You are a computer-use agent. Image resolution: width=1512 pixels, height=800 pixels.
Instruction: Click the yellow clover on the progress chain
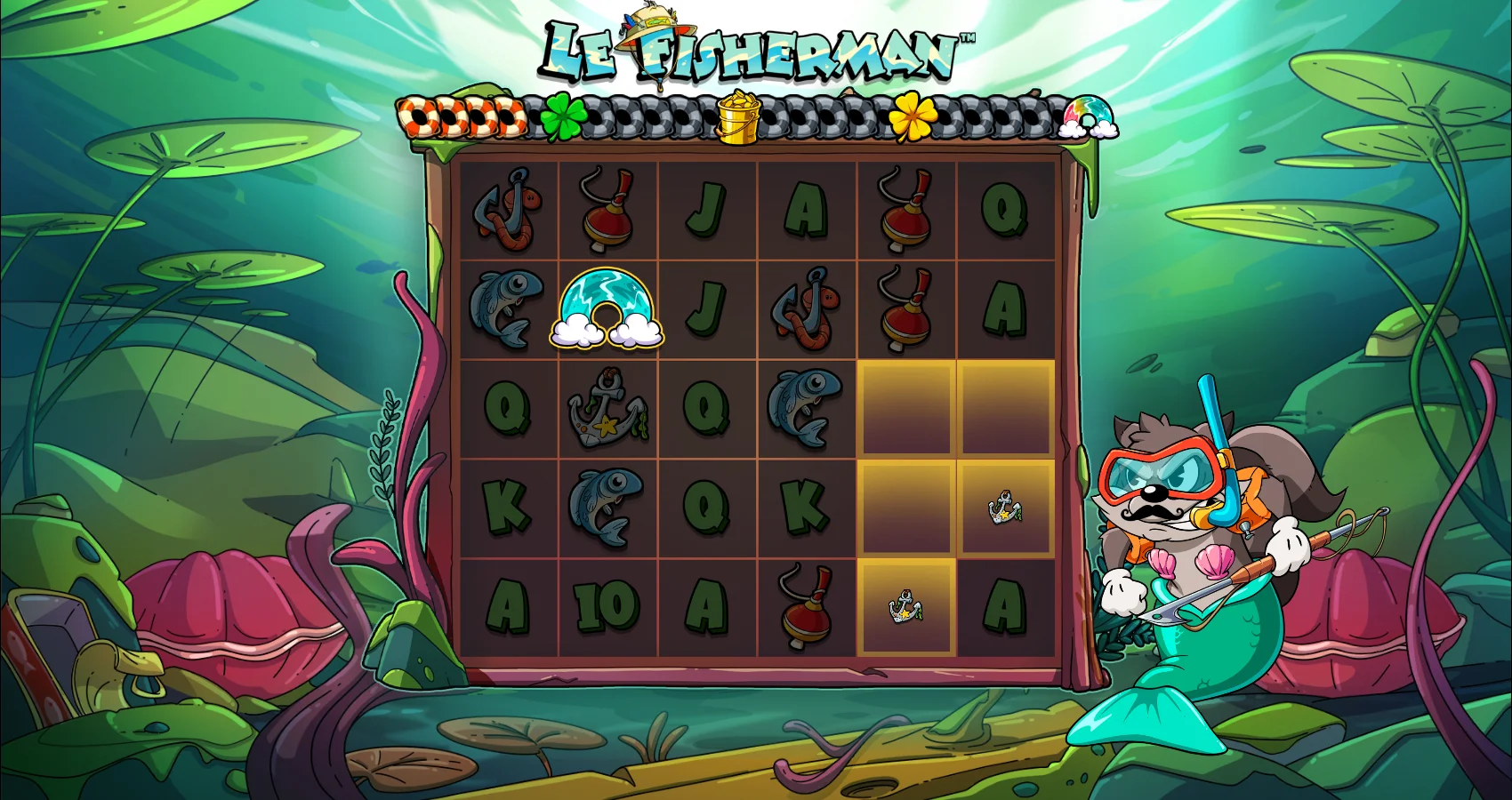[913, 116]
